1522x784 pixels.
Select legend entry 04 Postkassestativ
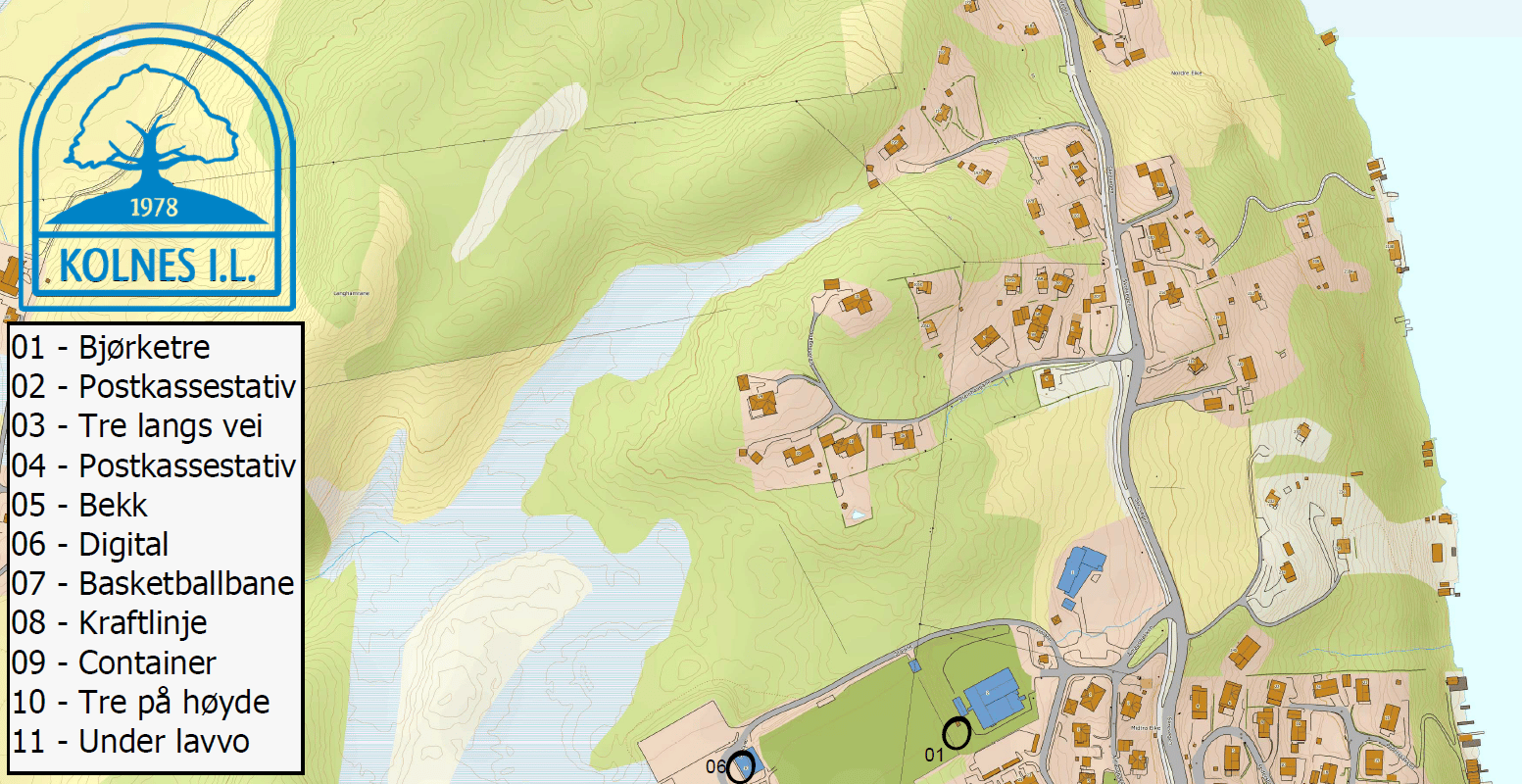[153, 465]
